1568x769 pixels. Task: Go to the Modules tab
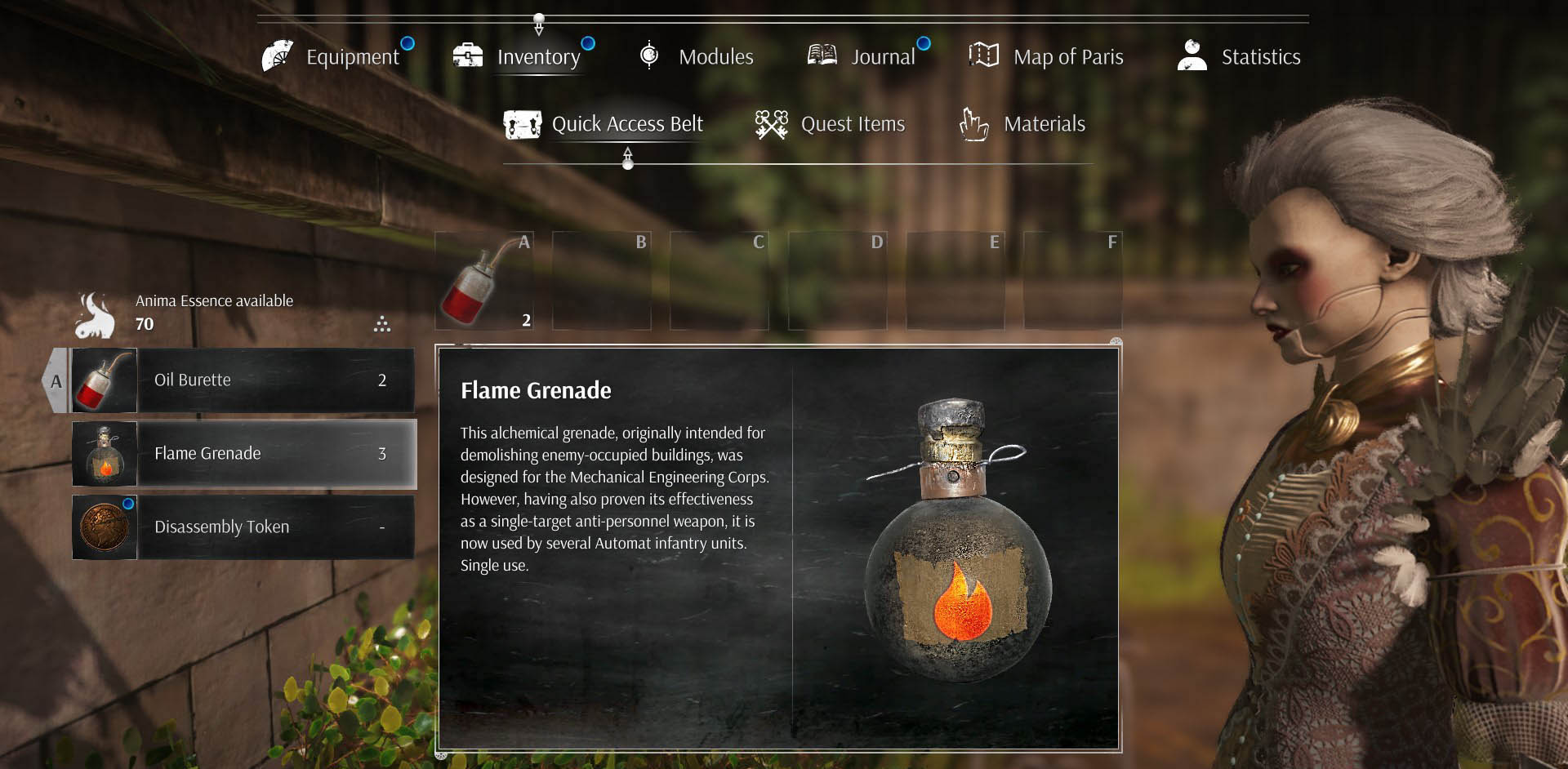697,56
